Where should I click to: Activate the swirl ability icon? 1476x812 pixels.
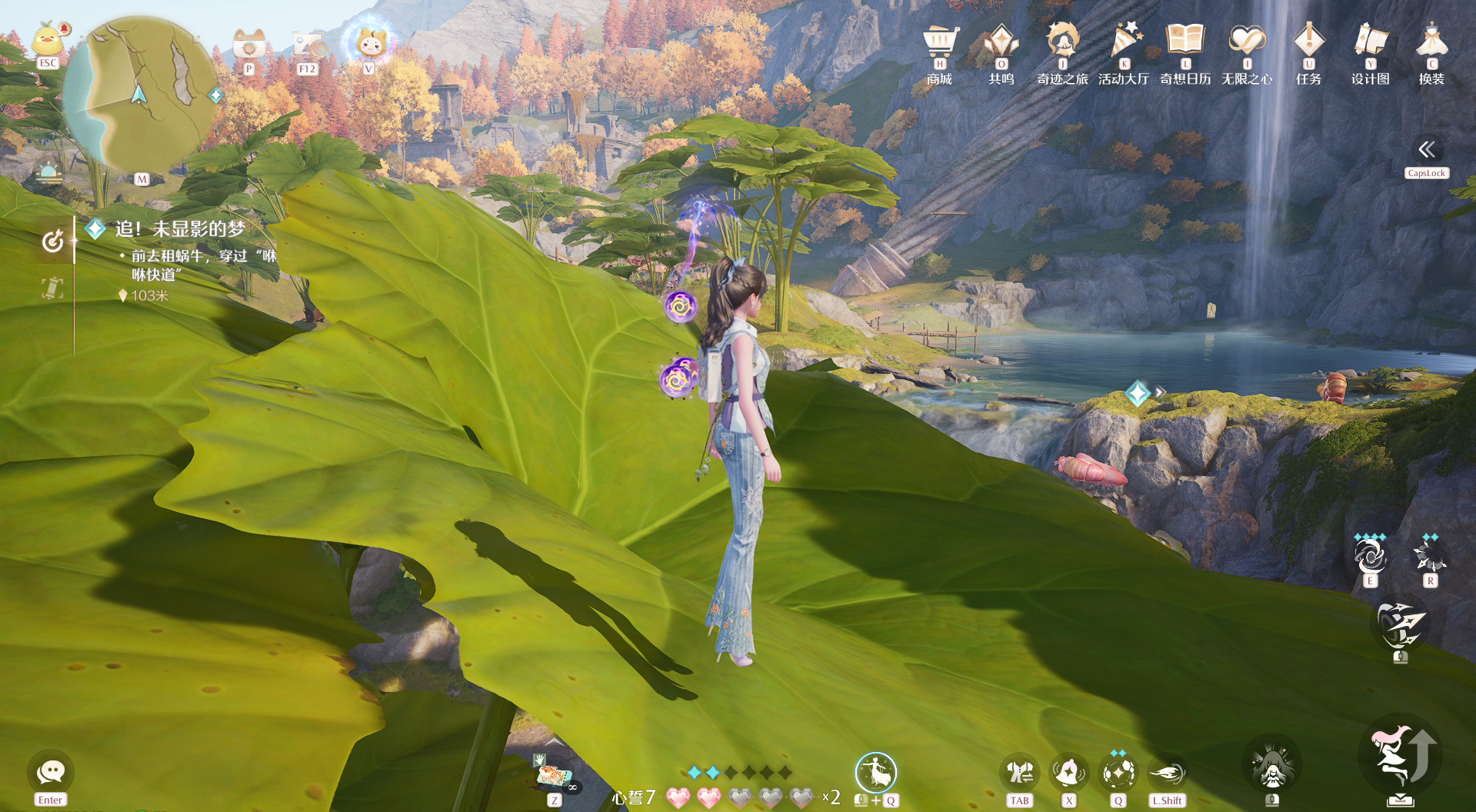(1370, 556)
